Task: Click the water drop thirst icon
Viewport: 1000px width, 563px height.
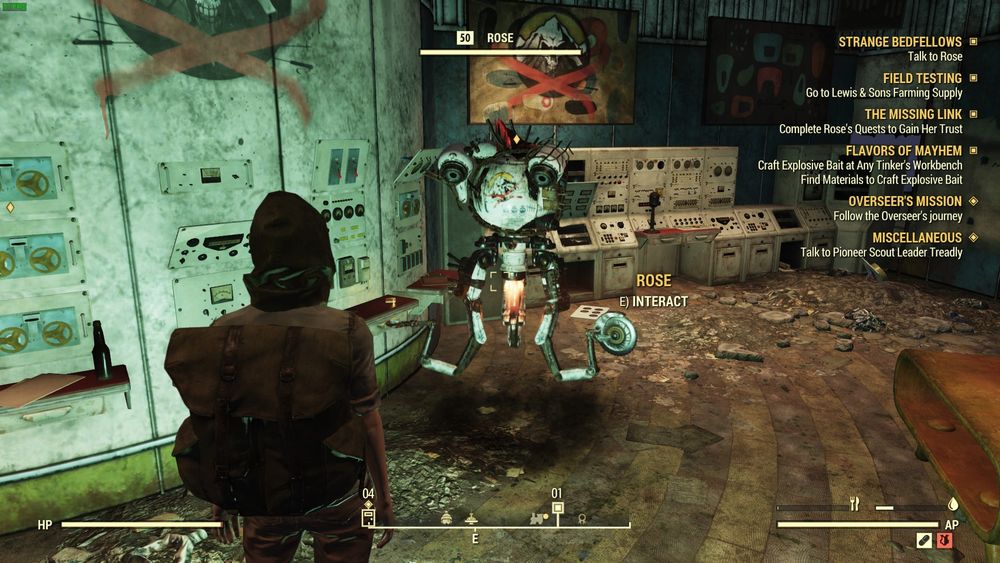Action: coord(953,506)
